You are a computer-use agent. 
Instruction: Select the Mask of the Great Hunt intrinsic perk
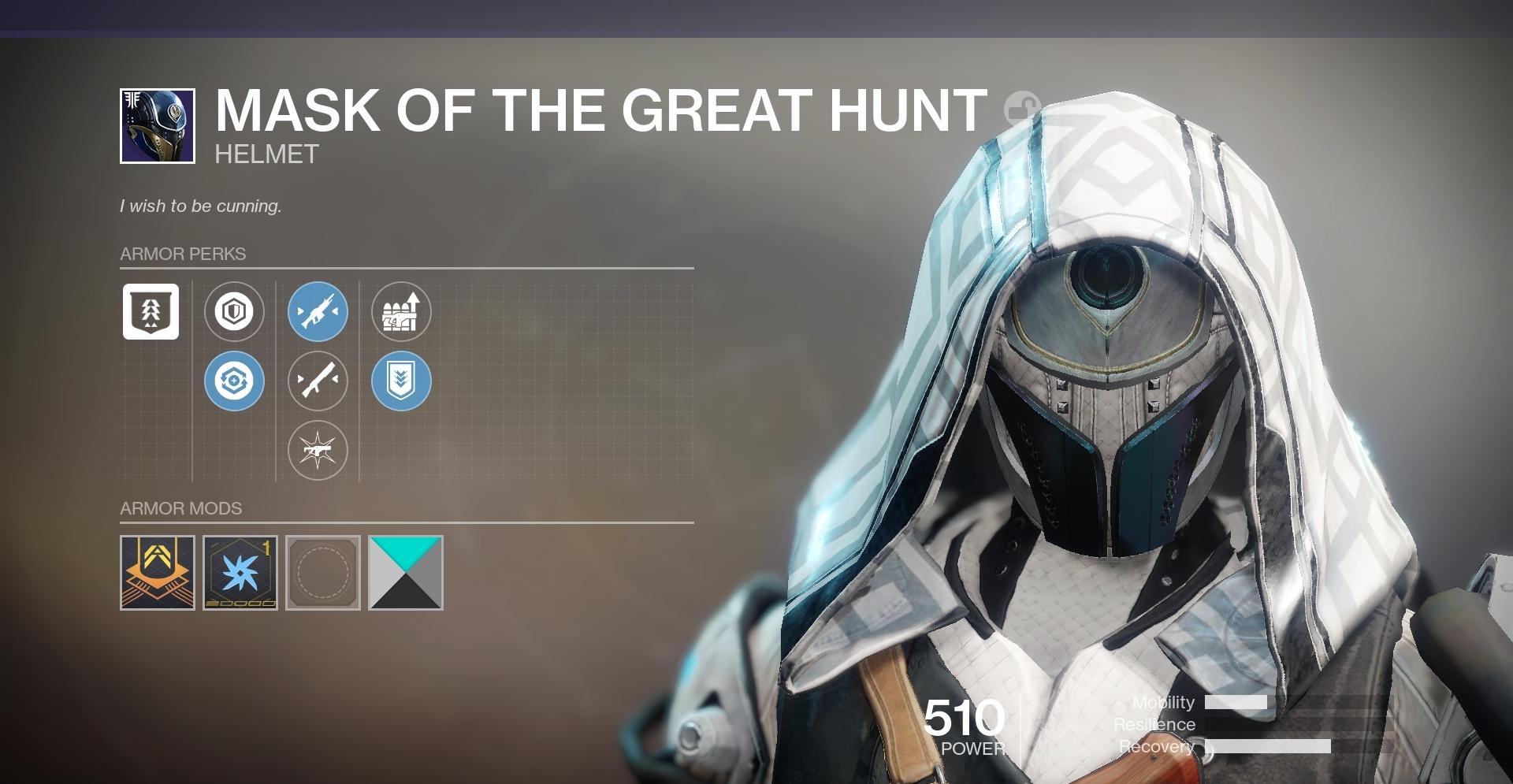[151, 313]
